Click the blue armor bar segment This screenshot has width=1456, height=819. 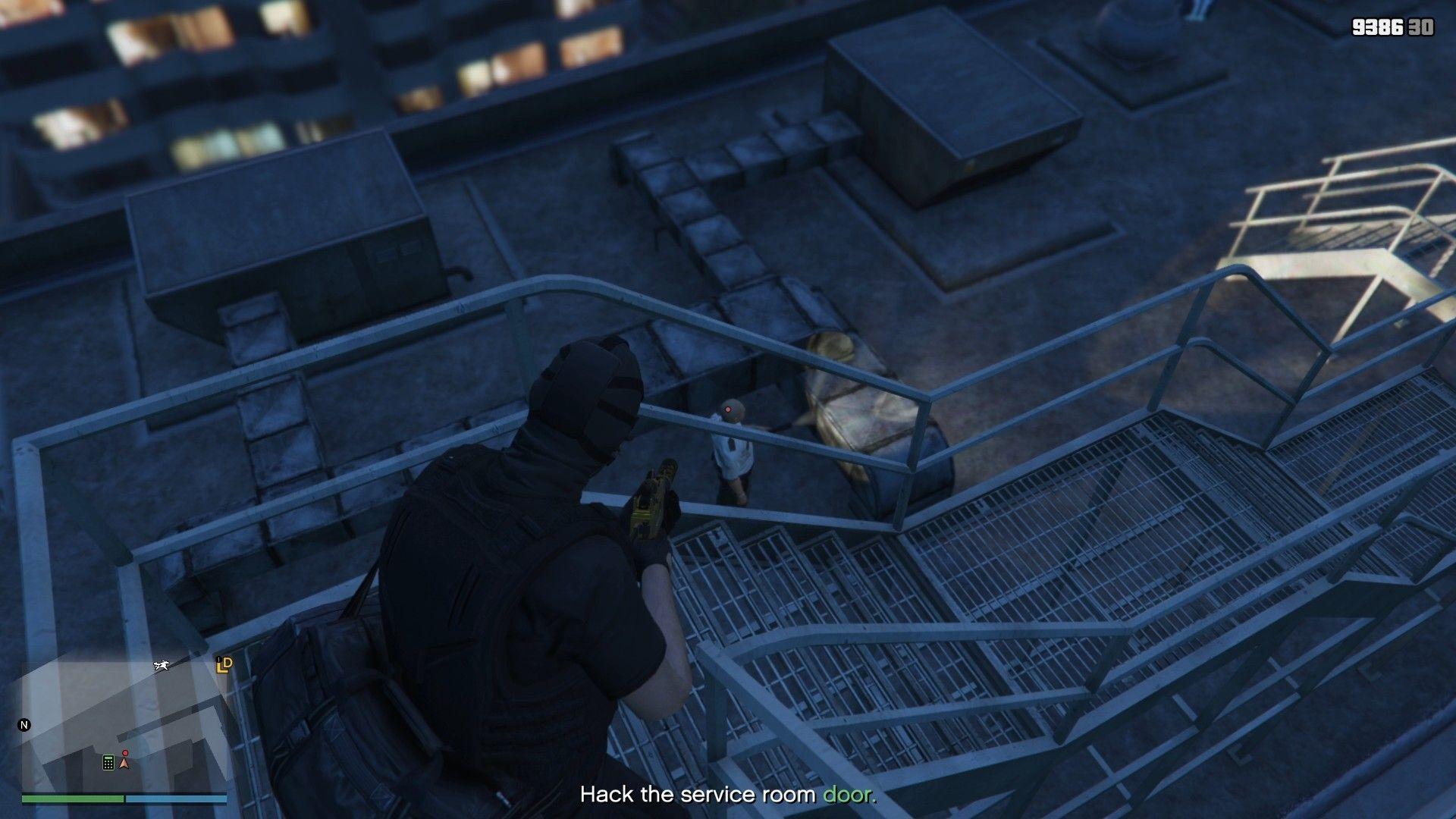[x=174, y=798]
